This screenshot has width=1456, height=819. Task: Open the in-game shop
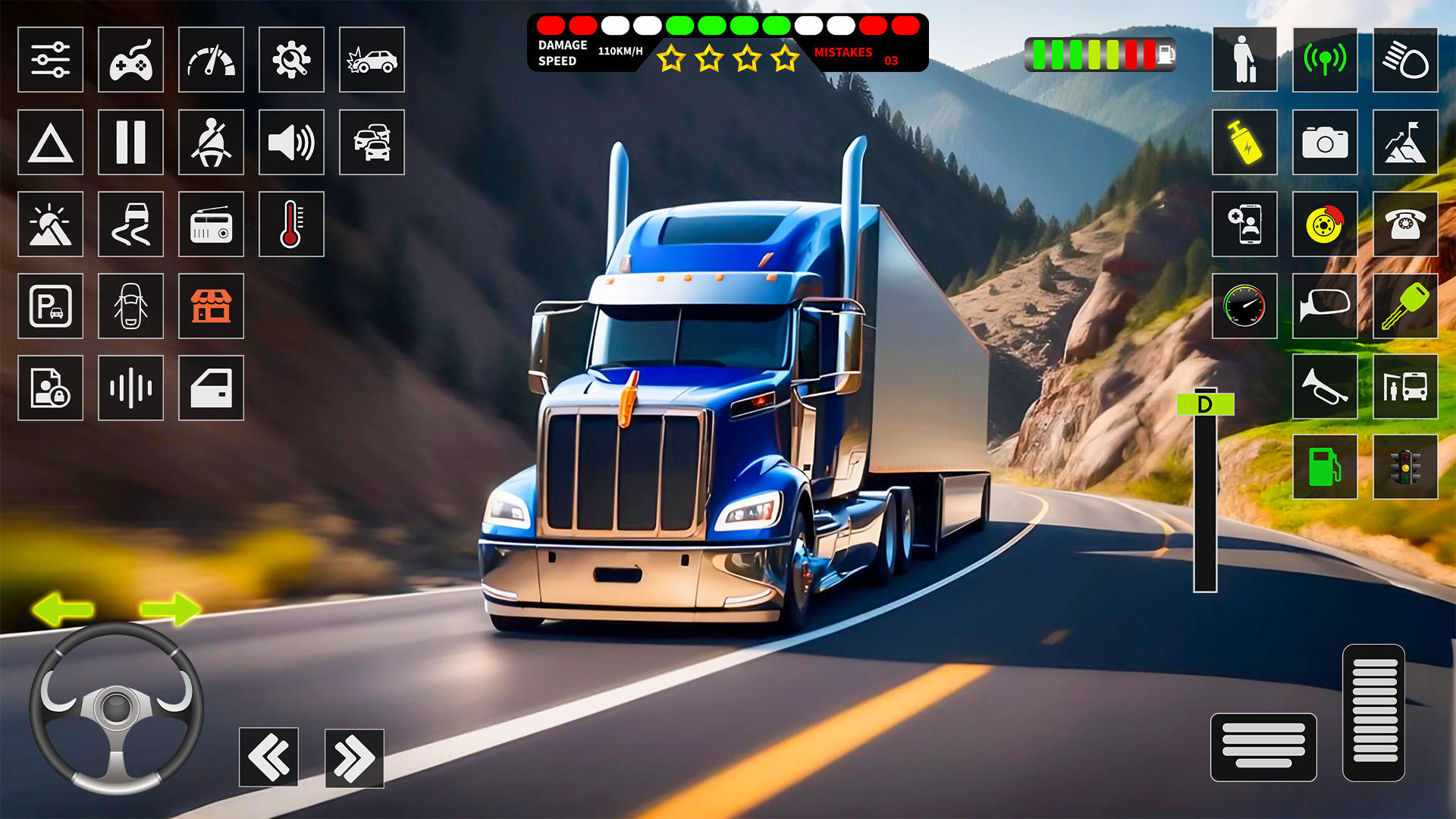pos(211,306)
